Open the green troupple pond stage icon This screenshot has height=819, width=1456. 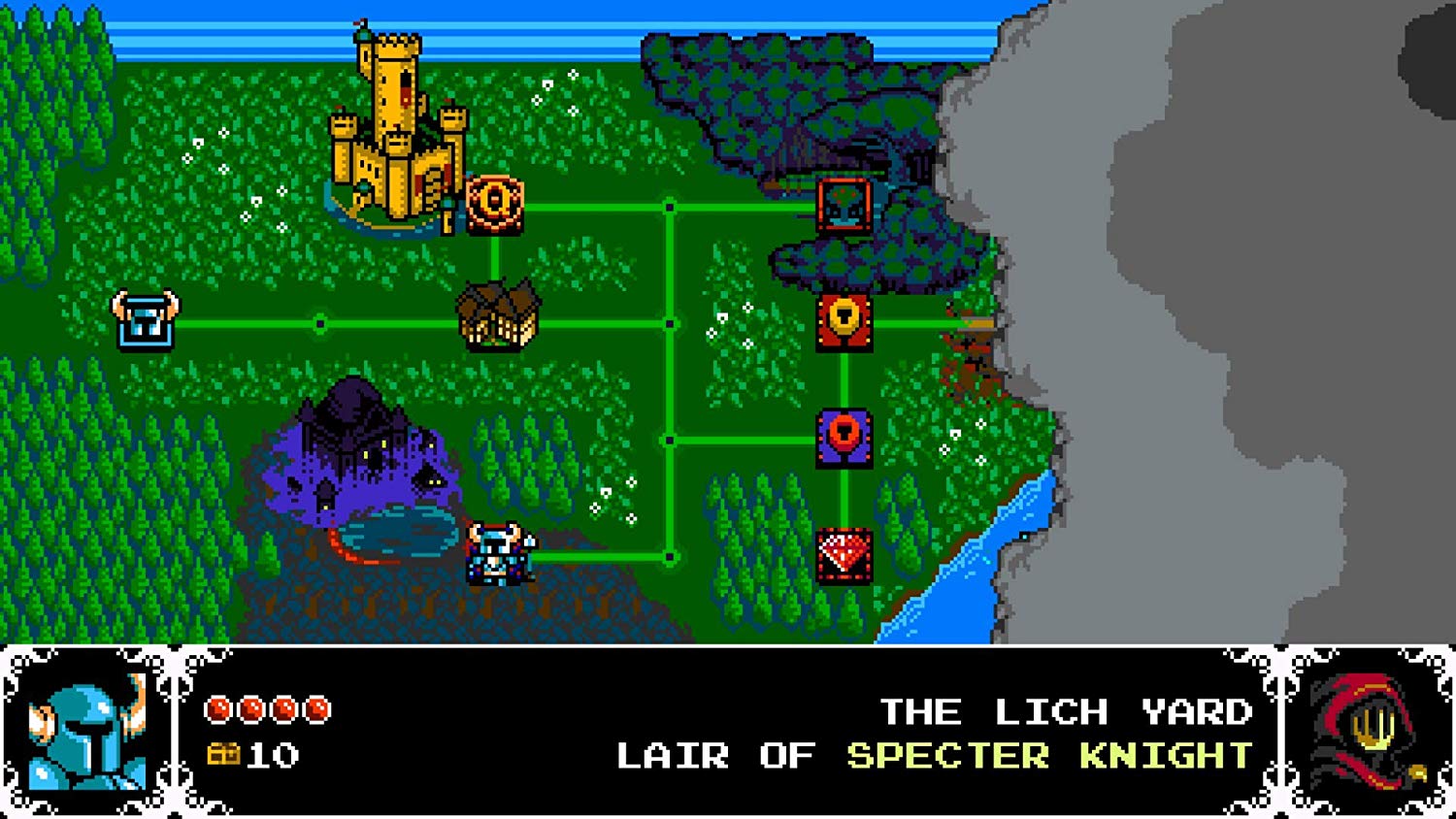click(x=845, y=207)
